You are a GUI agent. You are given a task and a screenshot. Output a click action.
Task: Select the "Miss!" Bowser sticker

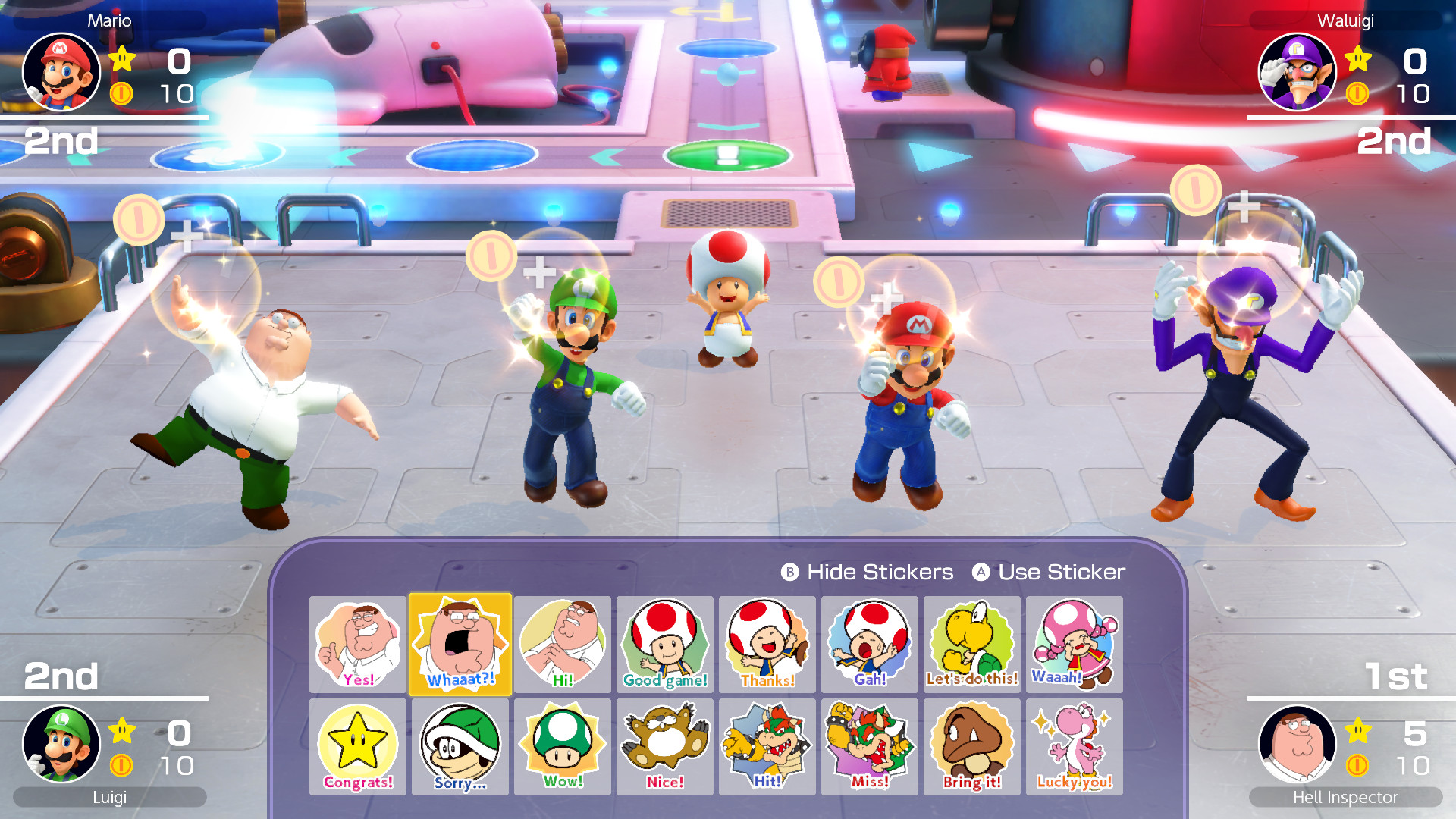click(869, 747)
